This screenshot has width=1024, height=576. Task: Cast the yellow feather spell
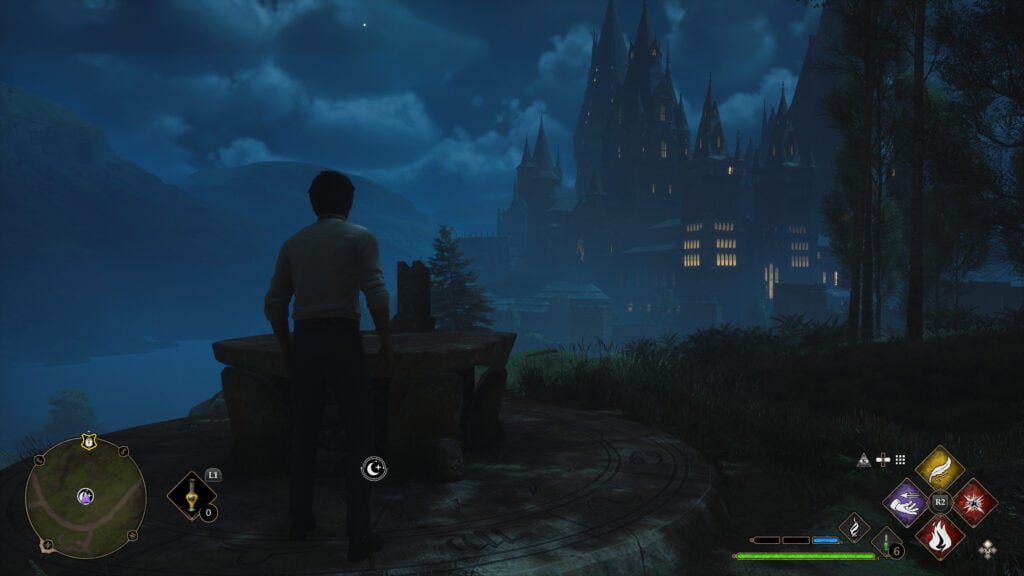(939, 468)
